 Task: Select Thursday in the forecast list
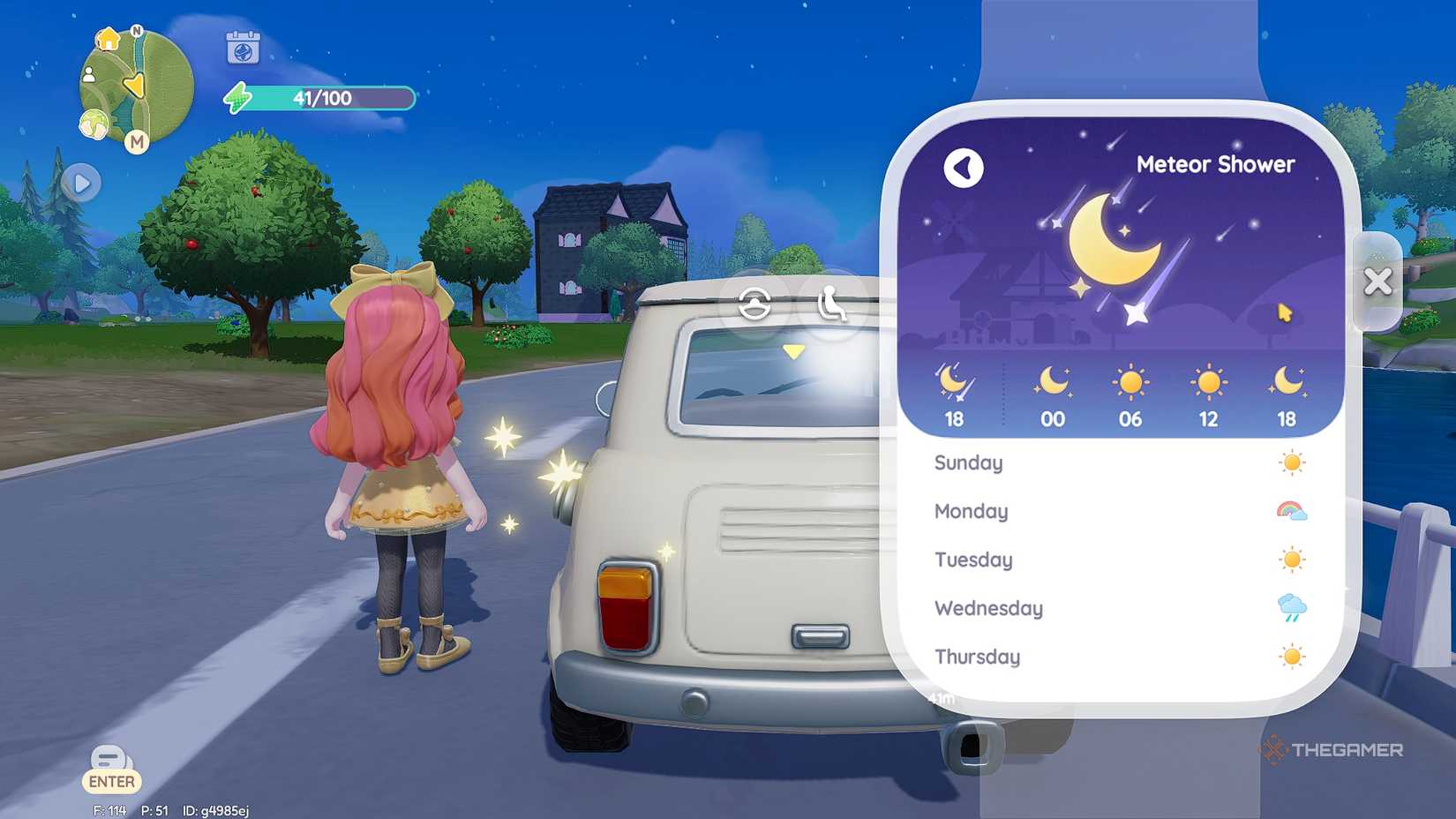coord(978,657)
